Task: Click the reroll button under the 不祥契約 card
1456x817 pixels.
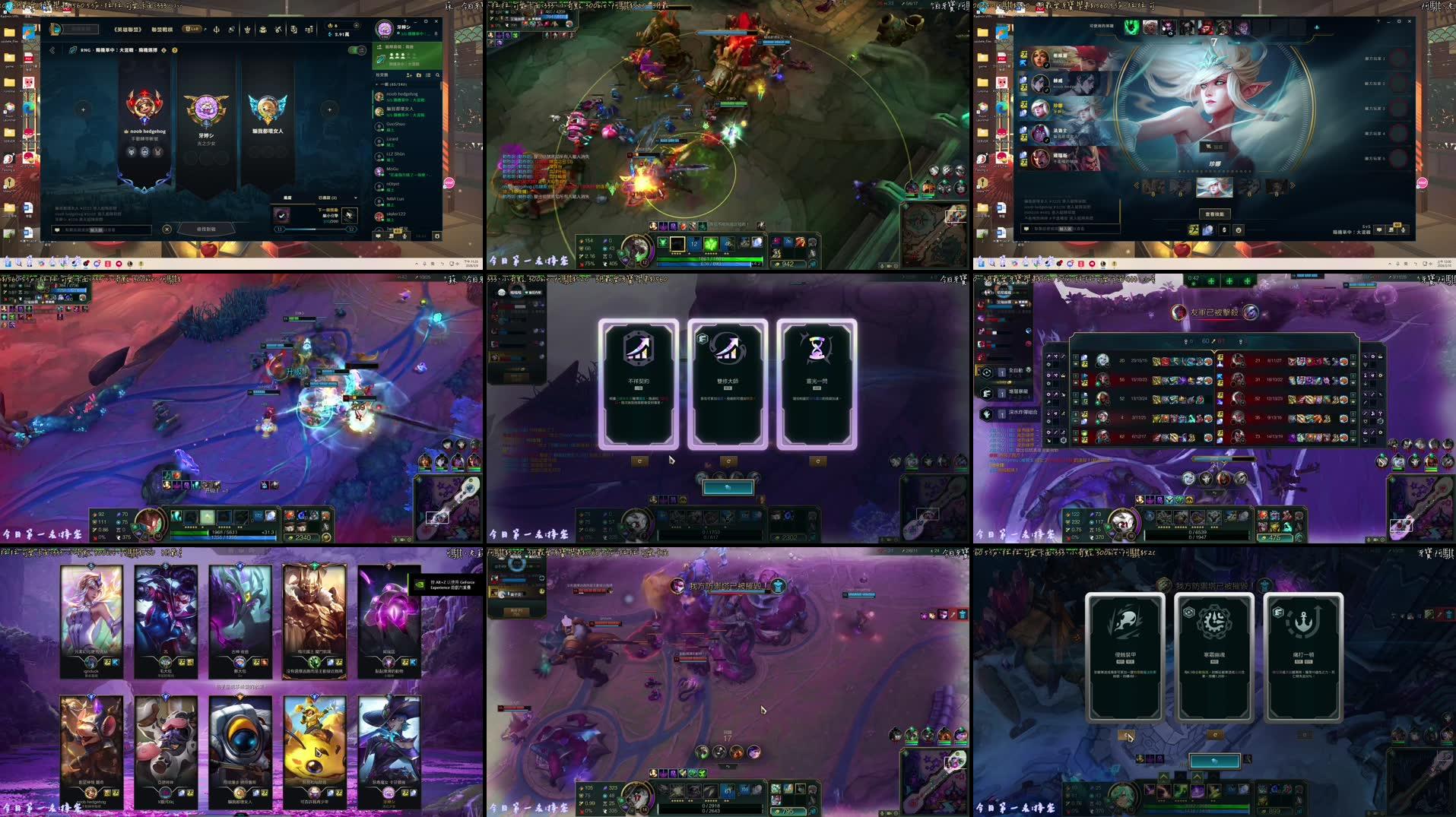Action: pos(641,460)
